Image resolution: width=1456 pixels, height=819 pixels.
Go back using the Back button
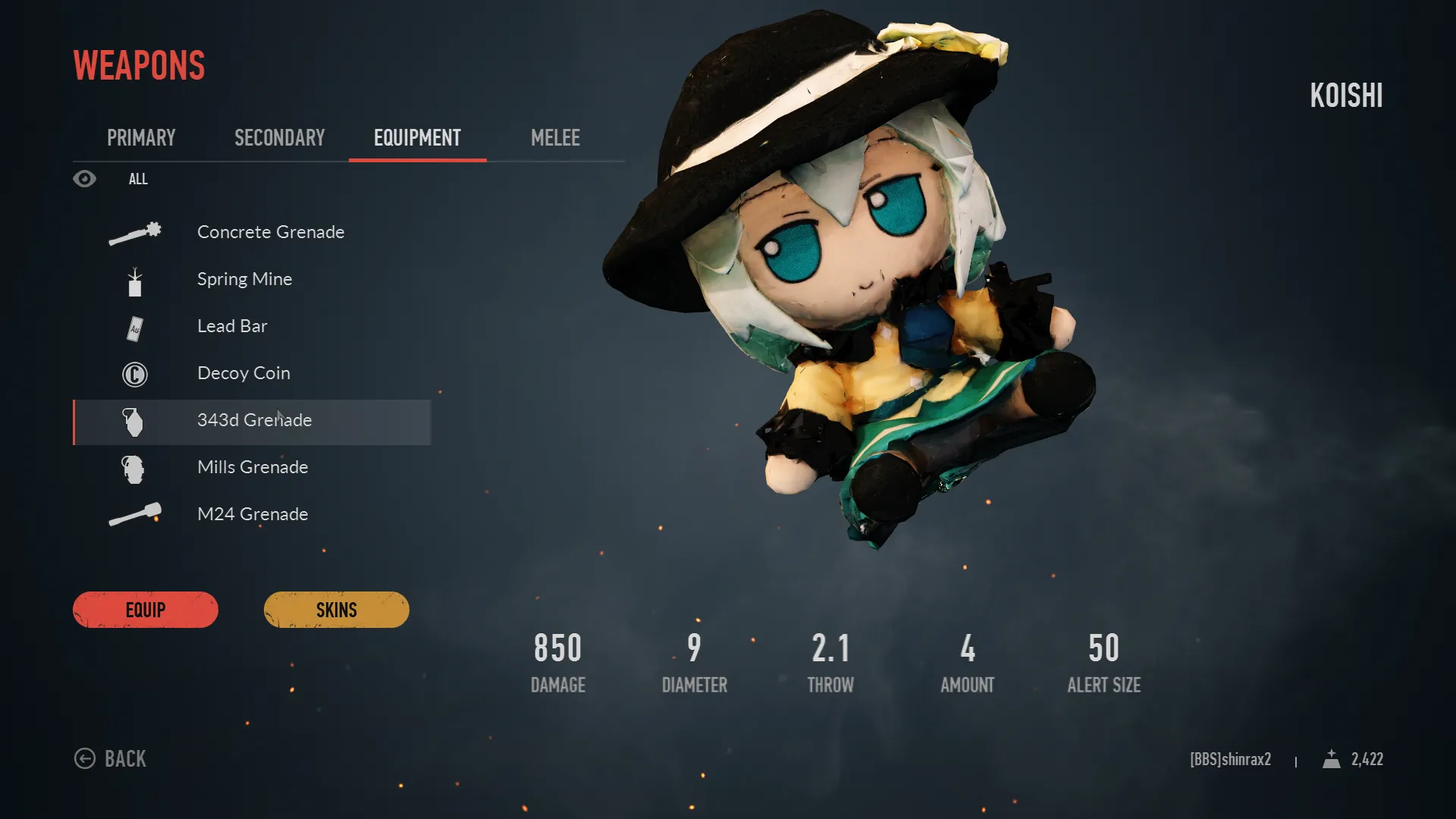pos(111,758)
